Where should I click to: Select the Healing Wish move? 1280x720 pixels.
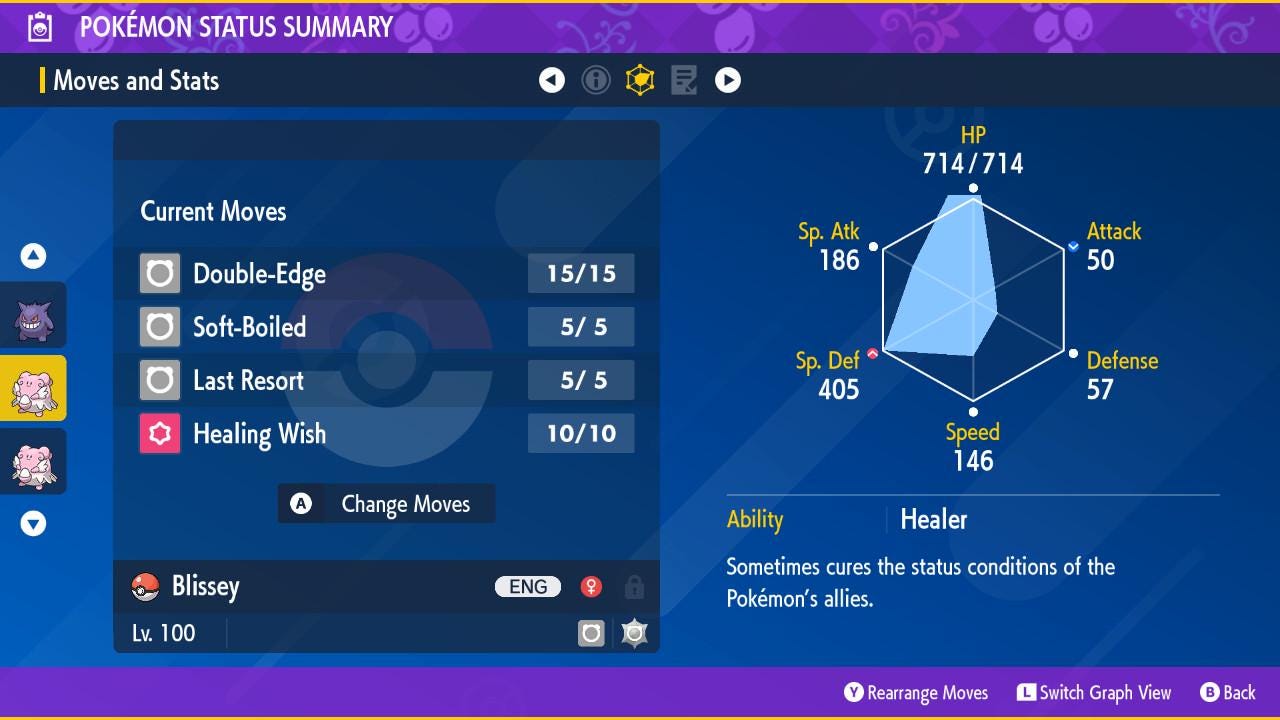point(386,434)
